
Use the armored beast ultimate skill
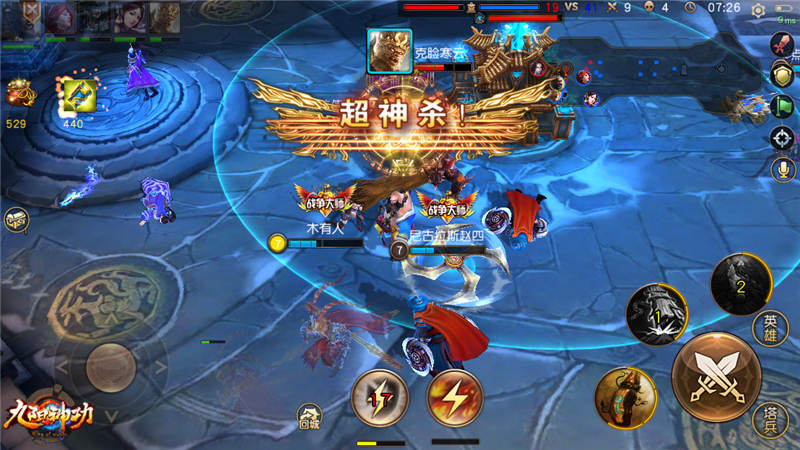625,397
